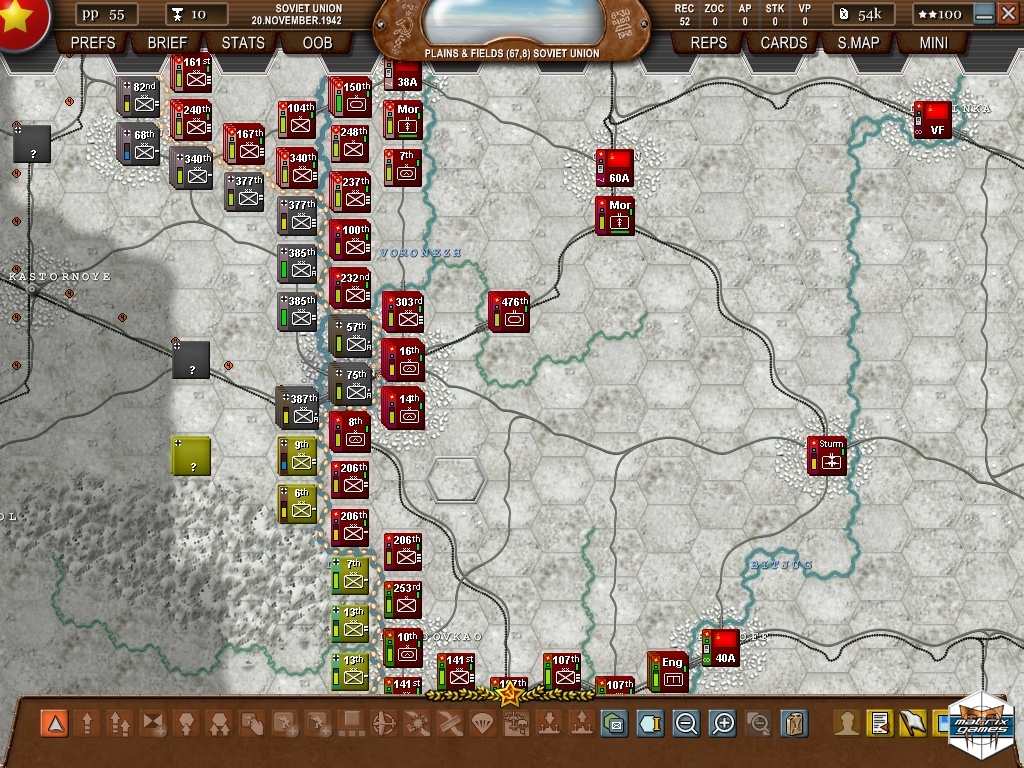Minimize the game window

pos(984,14)
